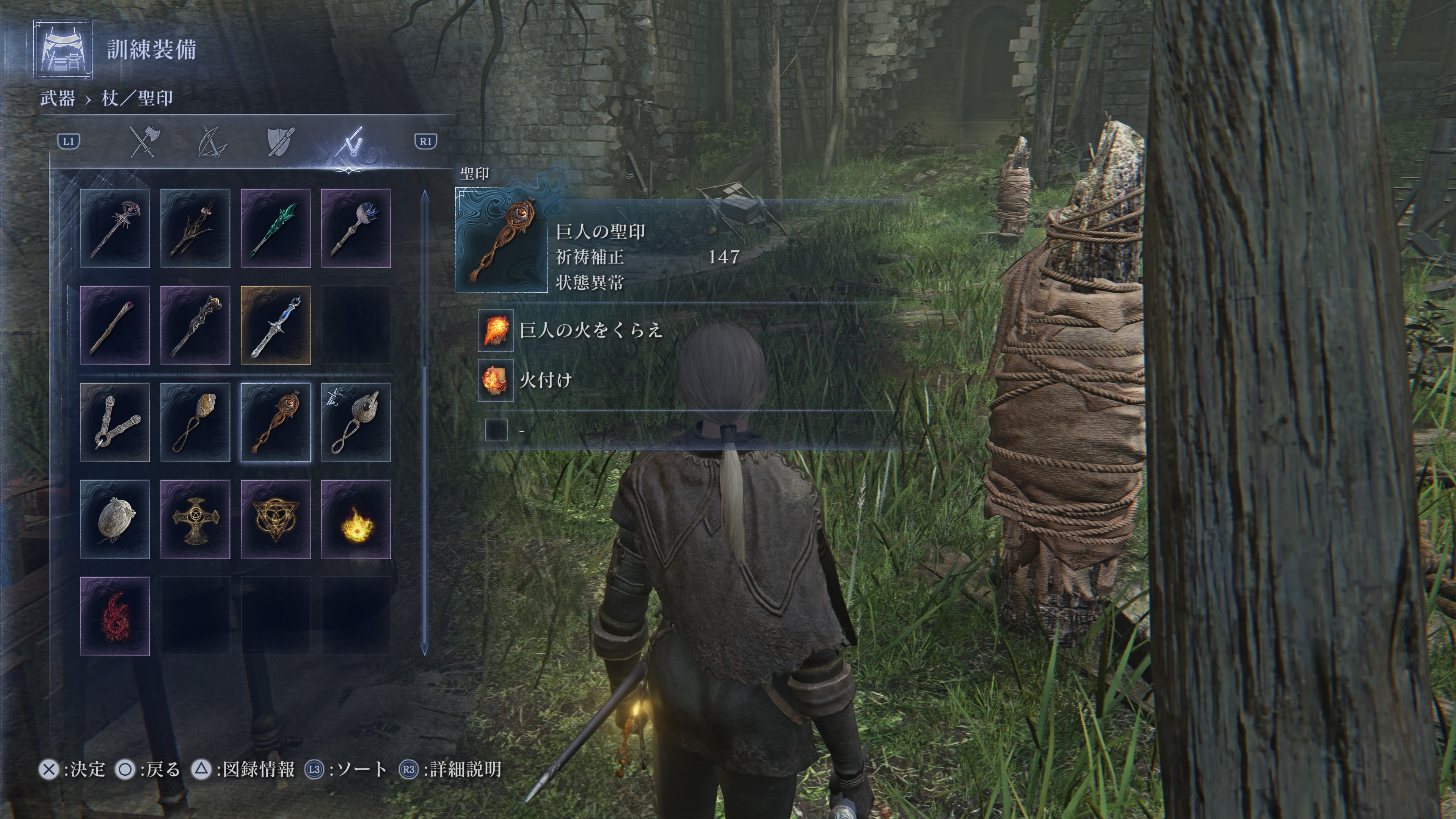1456x819 pixels.
Task: Pick the yellow flame seal
Action: pyautogui.click(x=356, y=519)
